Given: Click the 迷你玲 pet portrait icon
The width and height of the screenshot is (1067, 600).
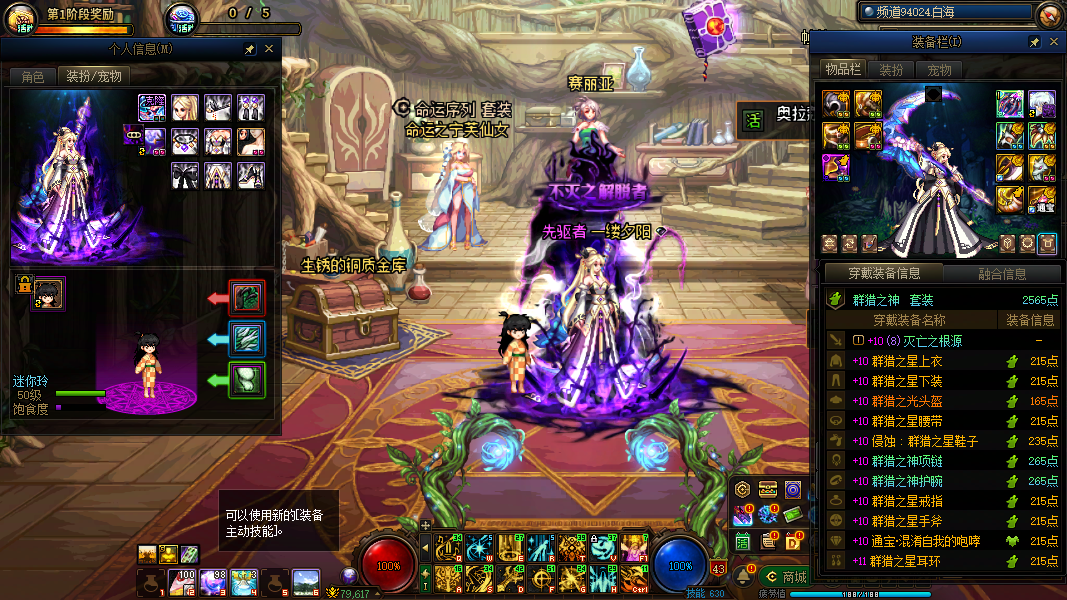Looking at the screenshot, I should (47, 294).
